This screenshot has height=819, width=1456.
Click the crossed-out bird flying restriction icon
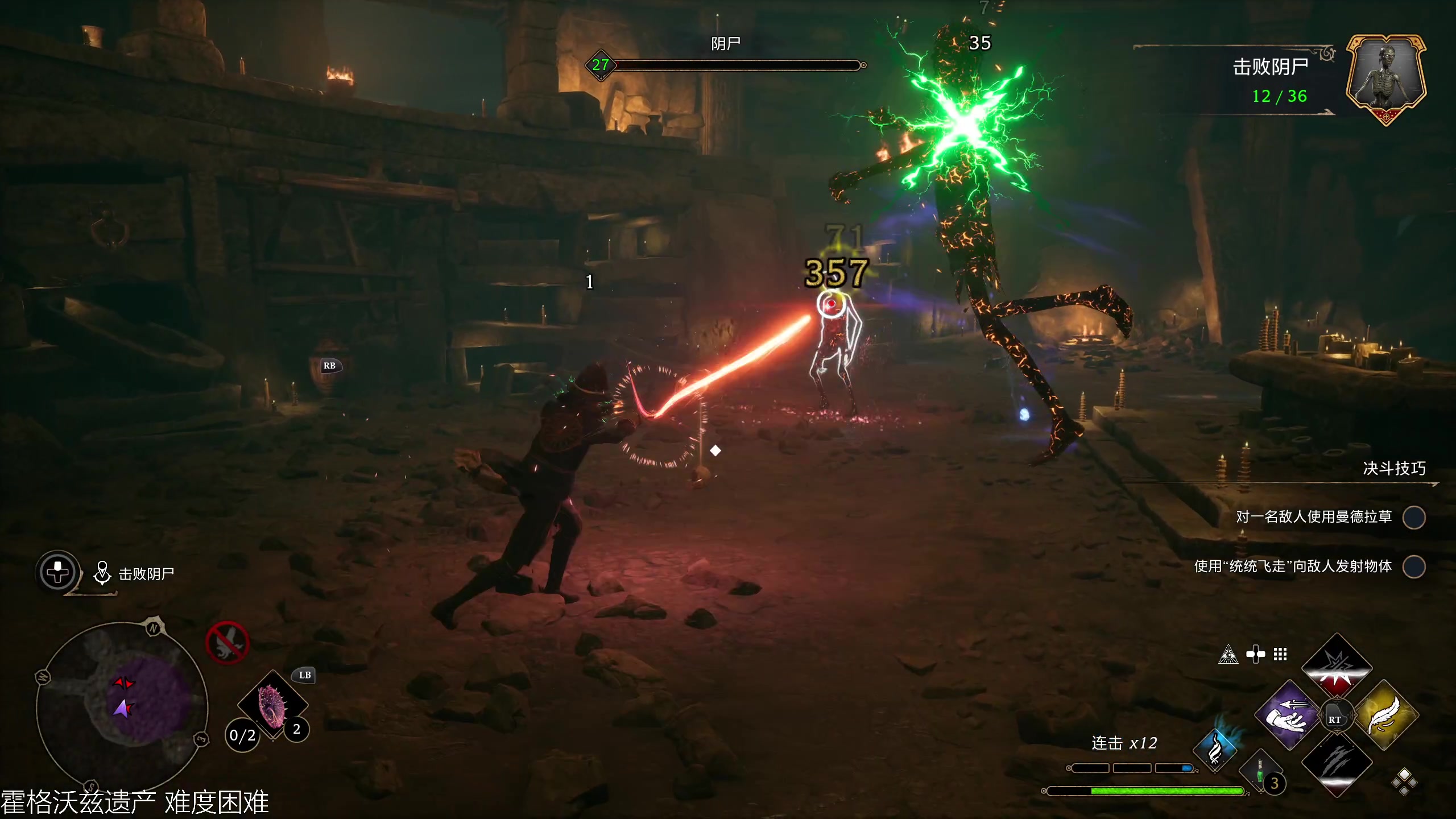click(x=227, y=643)
